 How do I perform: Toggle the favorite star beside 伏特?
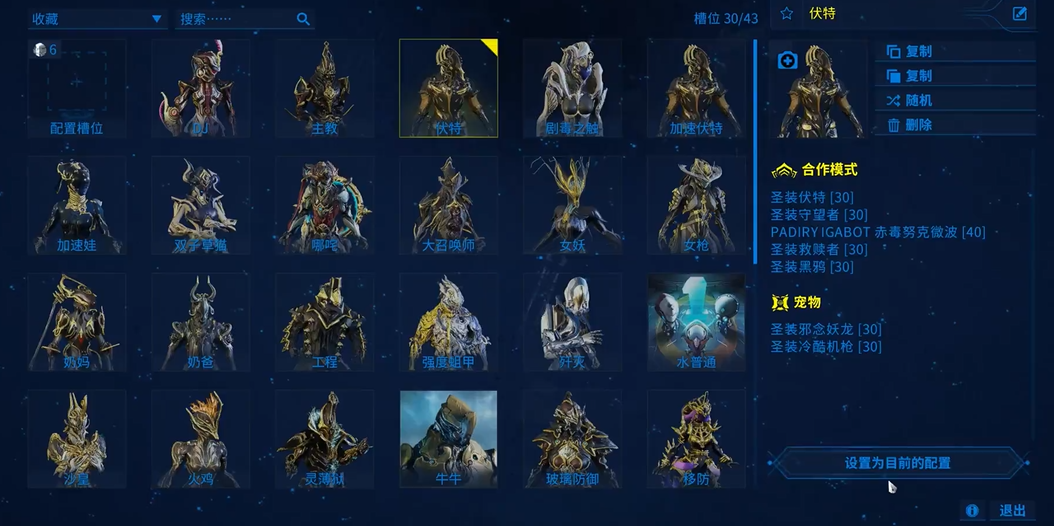point(786,14)
